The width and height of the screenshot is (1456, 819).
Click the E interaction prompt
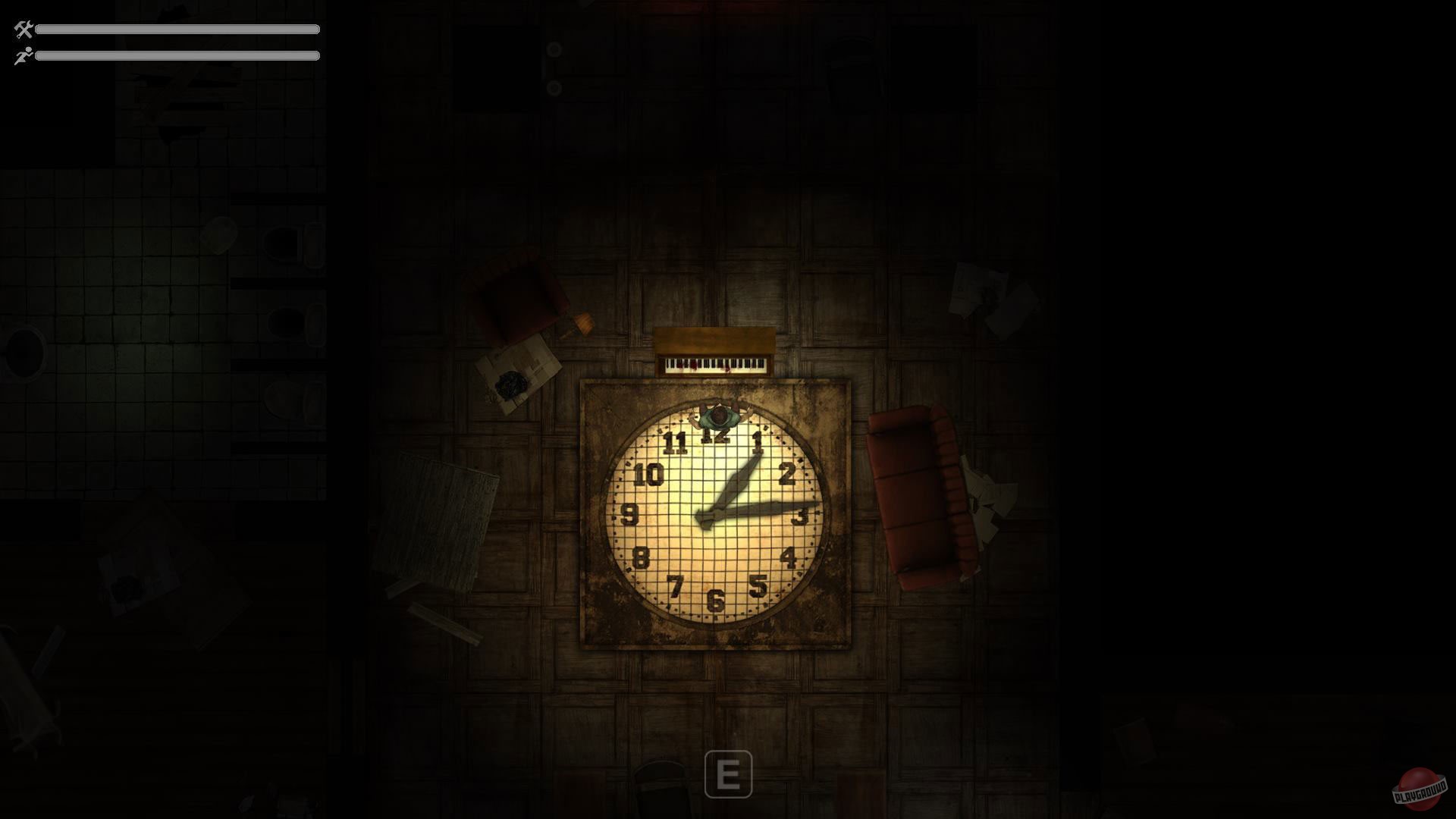(730, 773)
